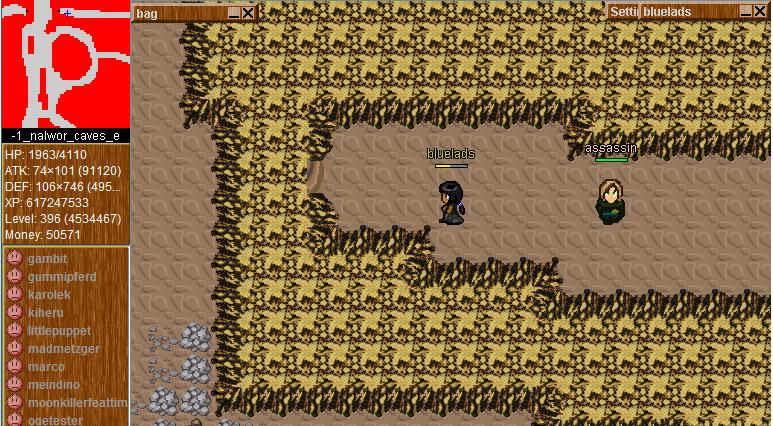The width and height of the screenshot is (773, 426).
Task: Close the bag window
Action: click(248, 13)
